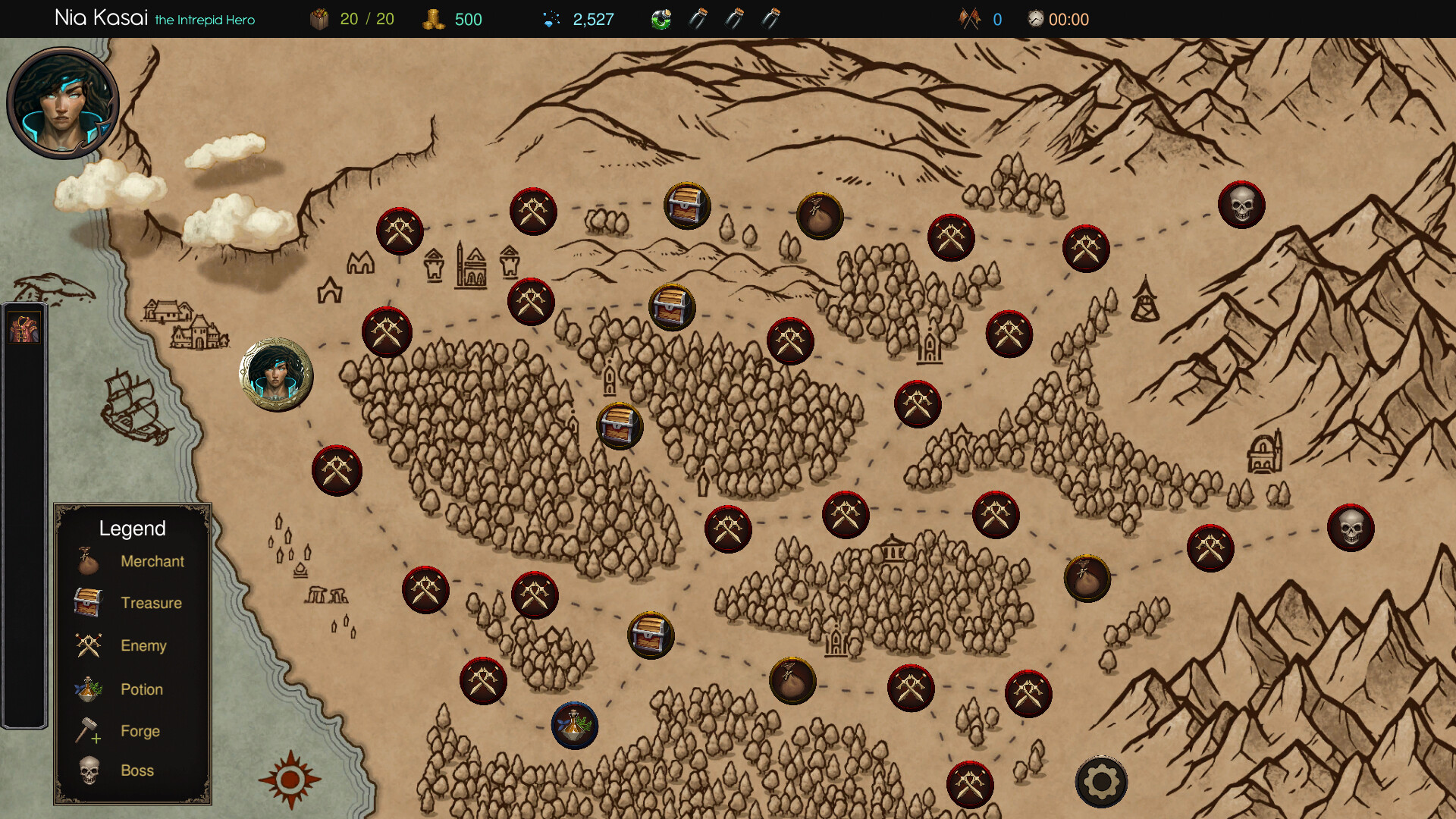Click the merchant sack node on the right side
The image size is (1456, 819).
click(x=1087, y=579)
